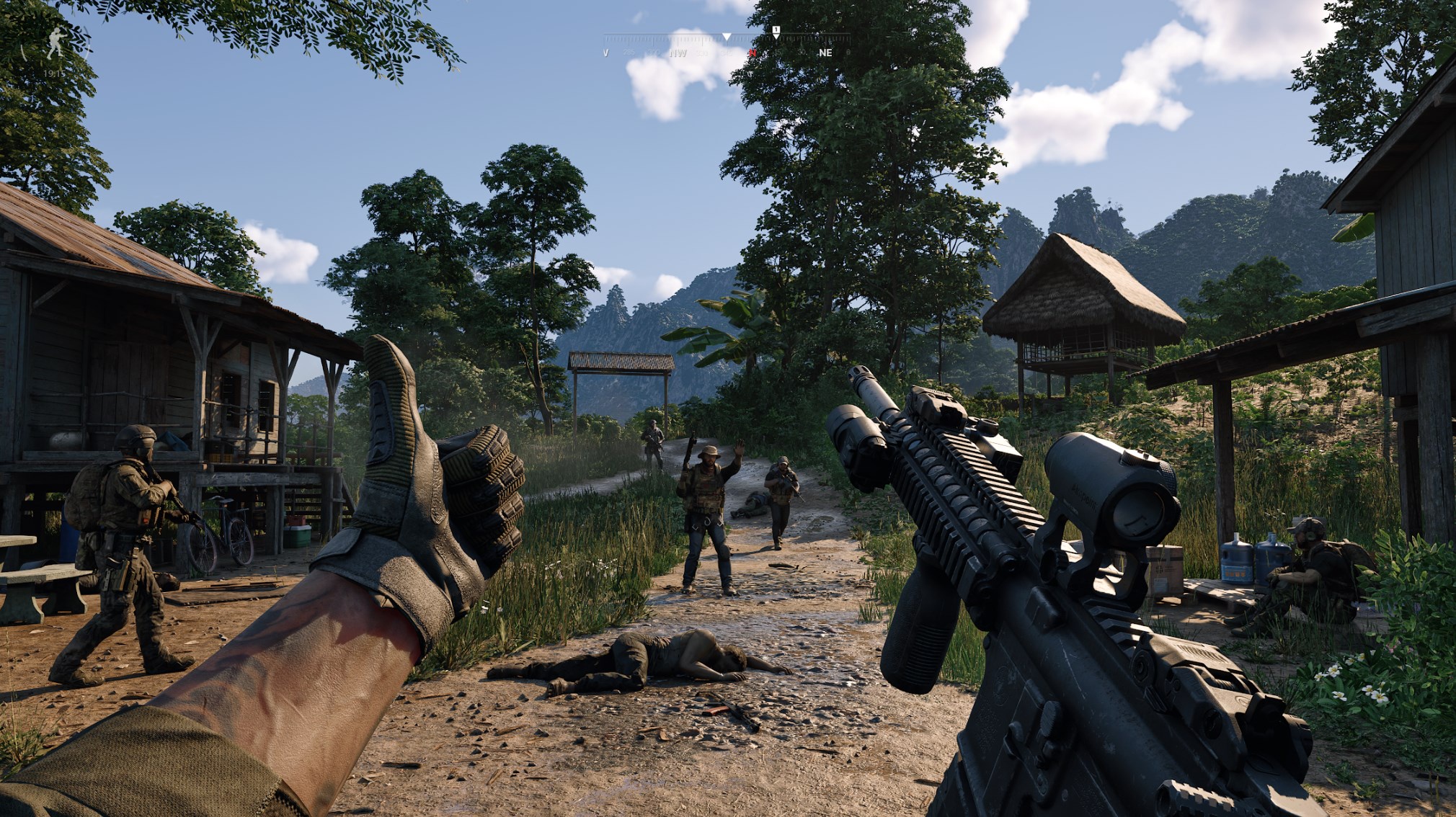Click the NW heading on the compass
1456x817 pixels.
click(x=678, y=53)
